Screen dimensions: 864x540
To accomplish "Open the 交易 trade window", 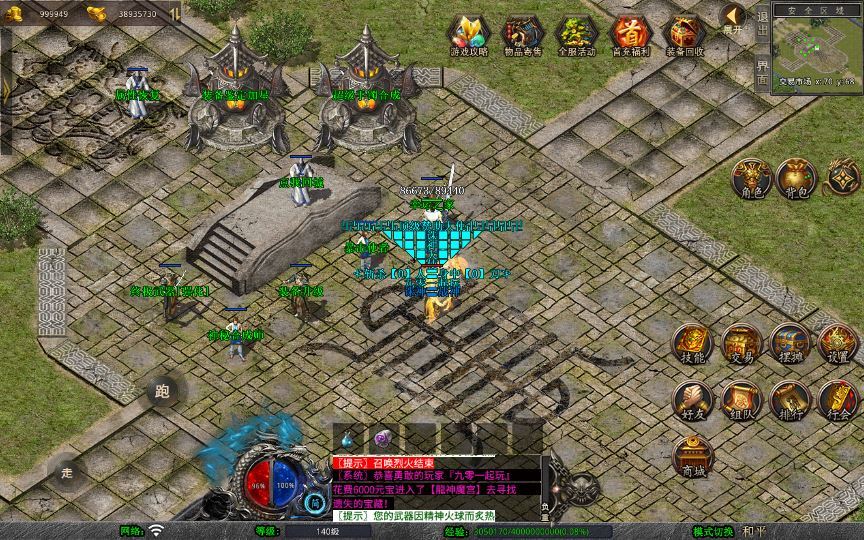I will pos(741,345).
